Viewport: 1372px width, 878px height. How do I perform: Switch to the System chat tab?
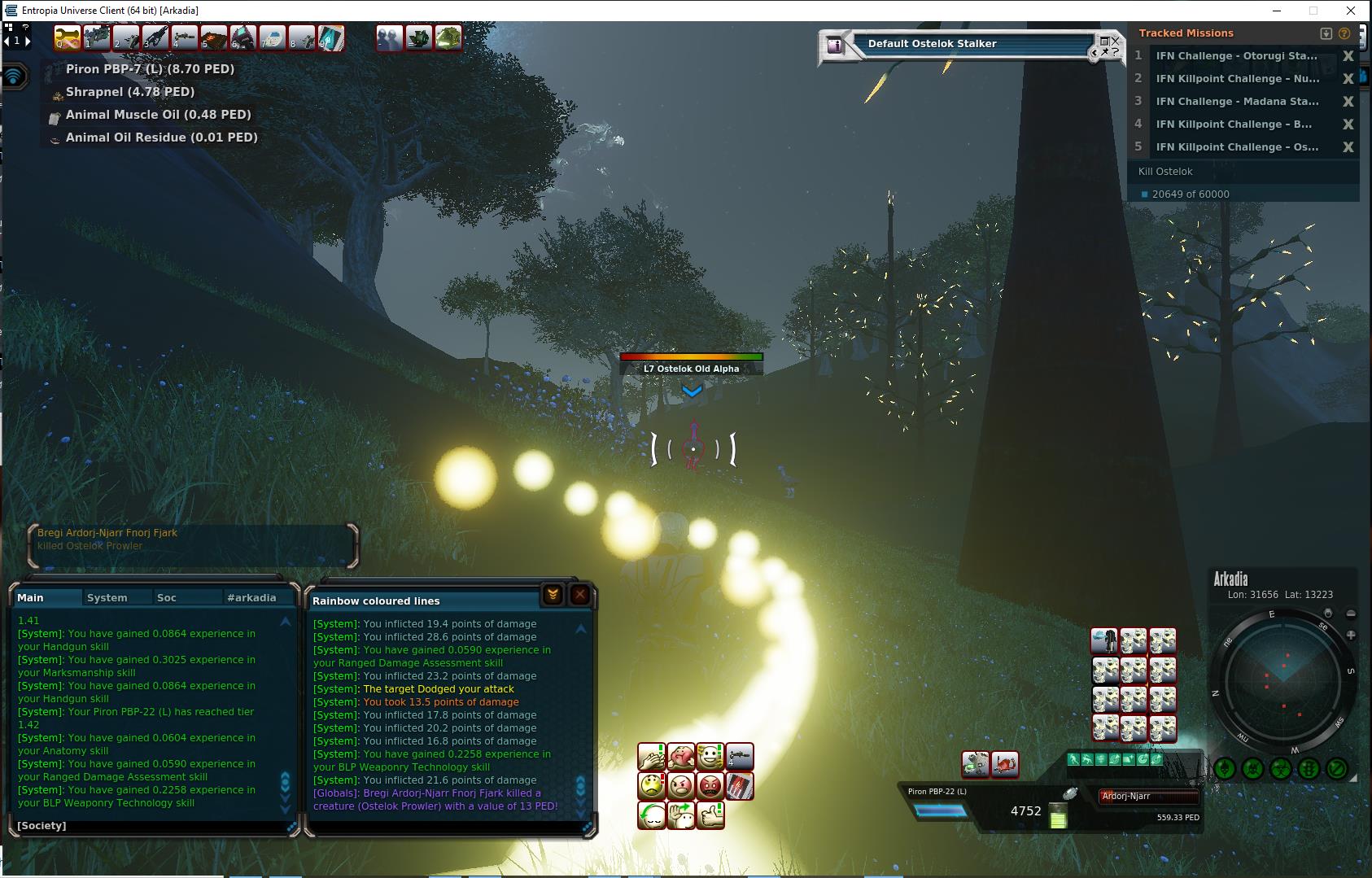click(x=107, y=597)
